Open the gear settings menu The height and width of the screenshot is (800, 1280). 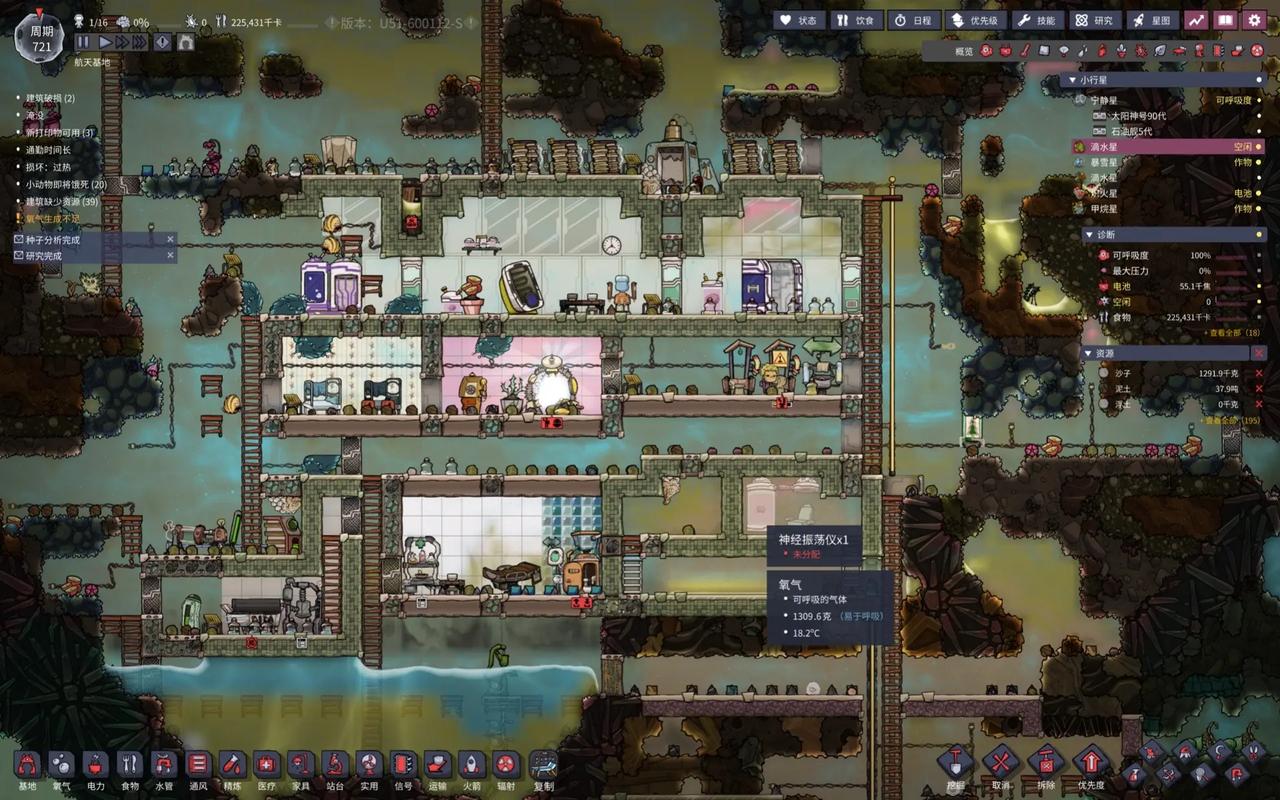click(1254, 20)
